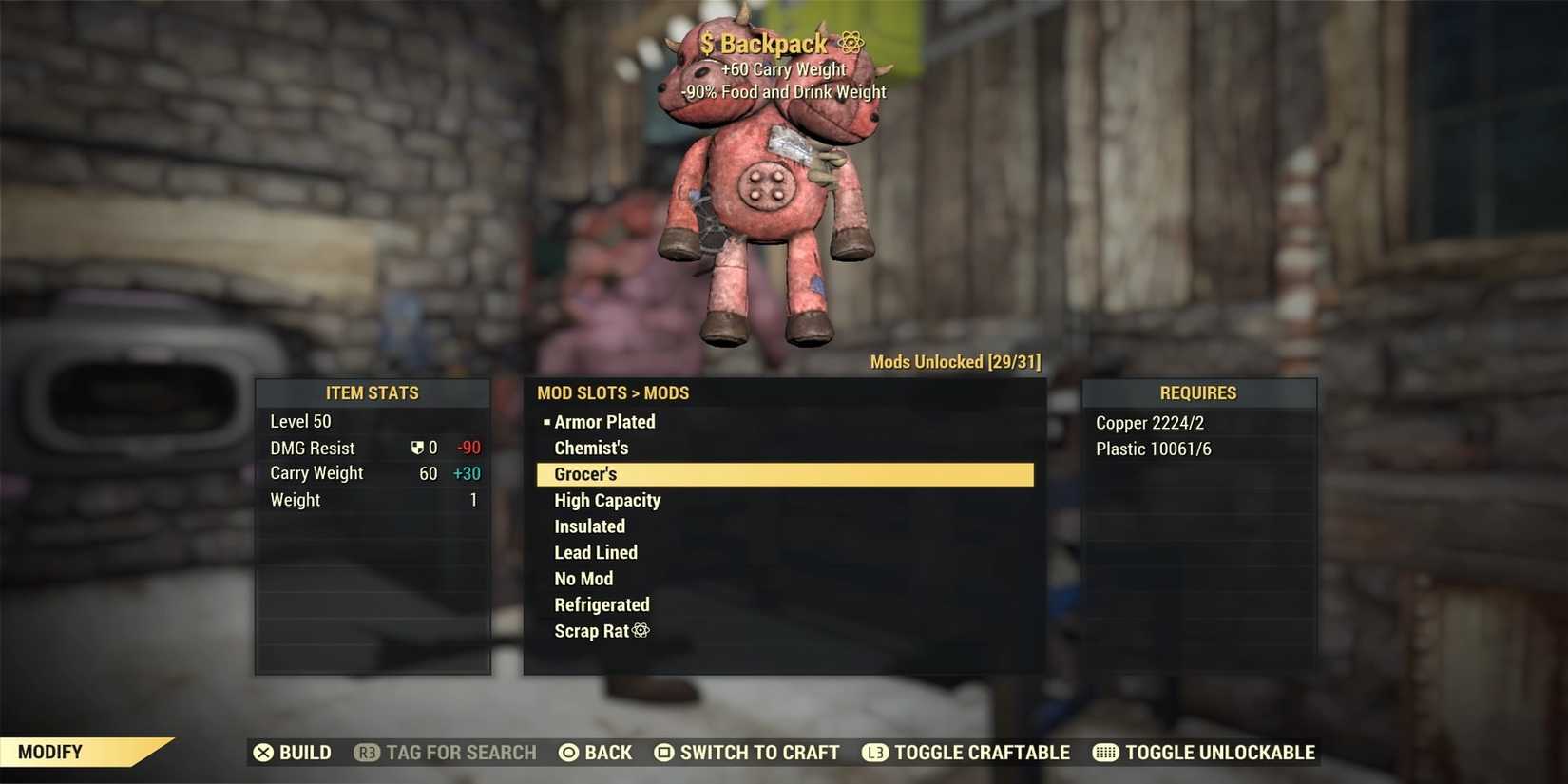The height and width of the screenshot is (784, 1568).
Task: Click the keypad icon before TOGGLE UNLOCKABLE
Action: 1105,752
